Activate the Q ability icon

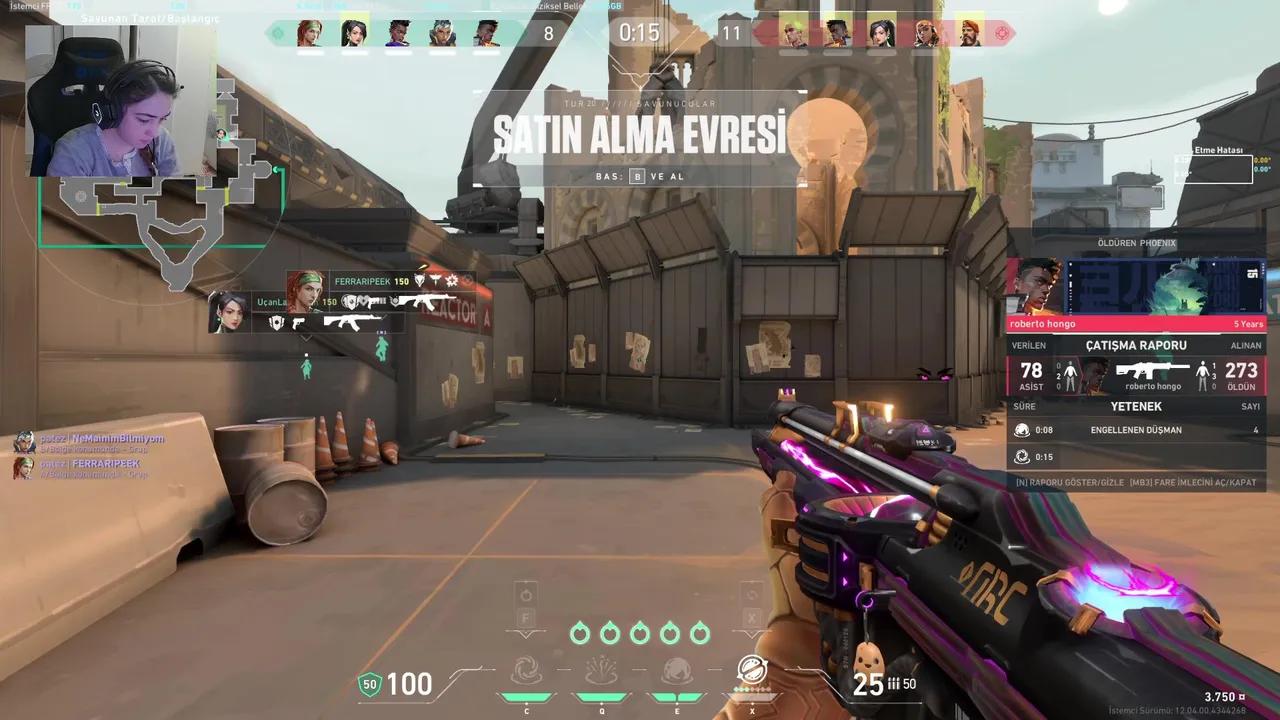pyautogui.click(x=600, y=670)
